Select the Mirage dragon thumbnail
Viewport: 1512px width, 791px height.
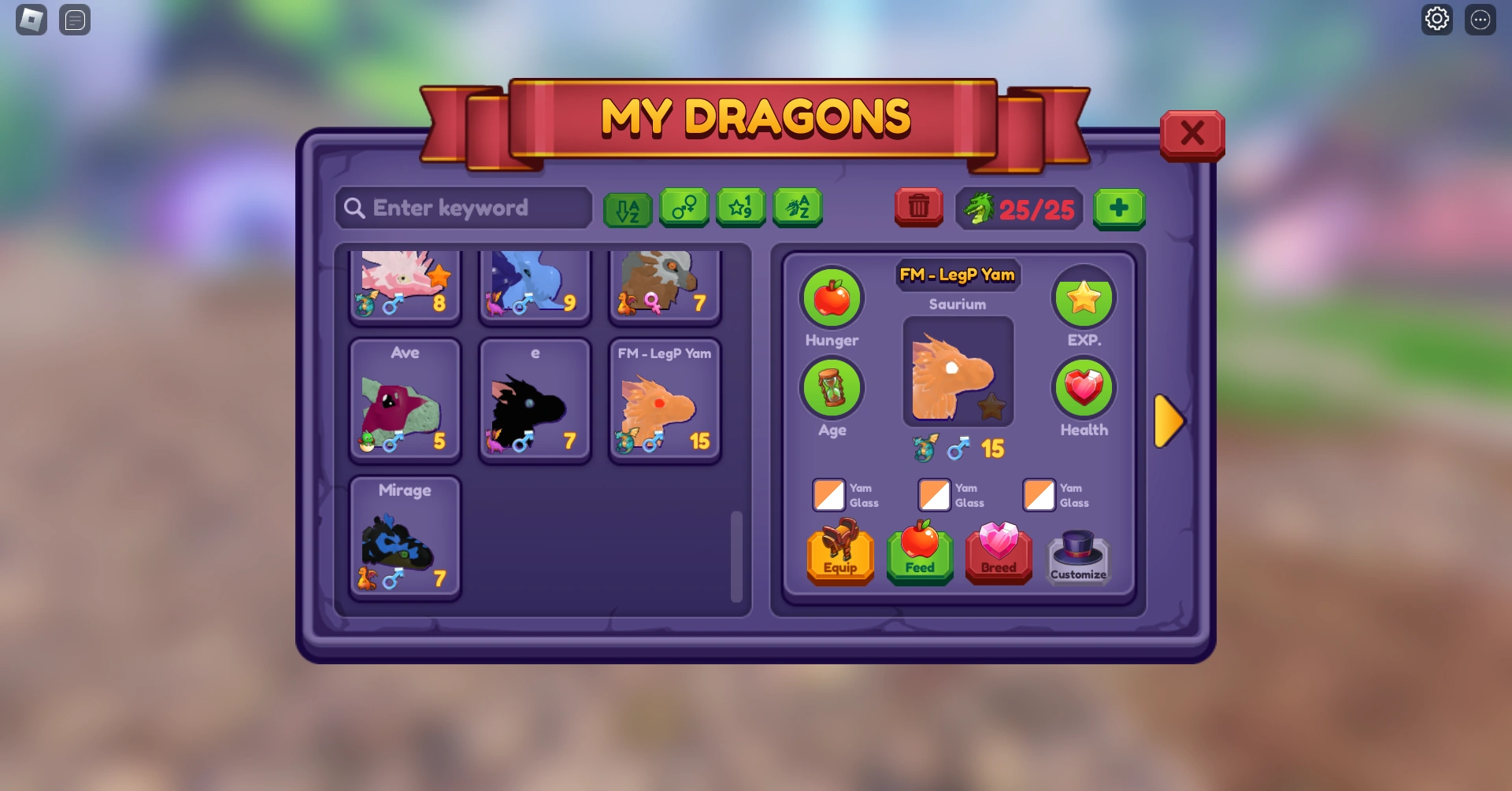(x=405, y=538)
